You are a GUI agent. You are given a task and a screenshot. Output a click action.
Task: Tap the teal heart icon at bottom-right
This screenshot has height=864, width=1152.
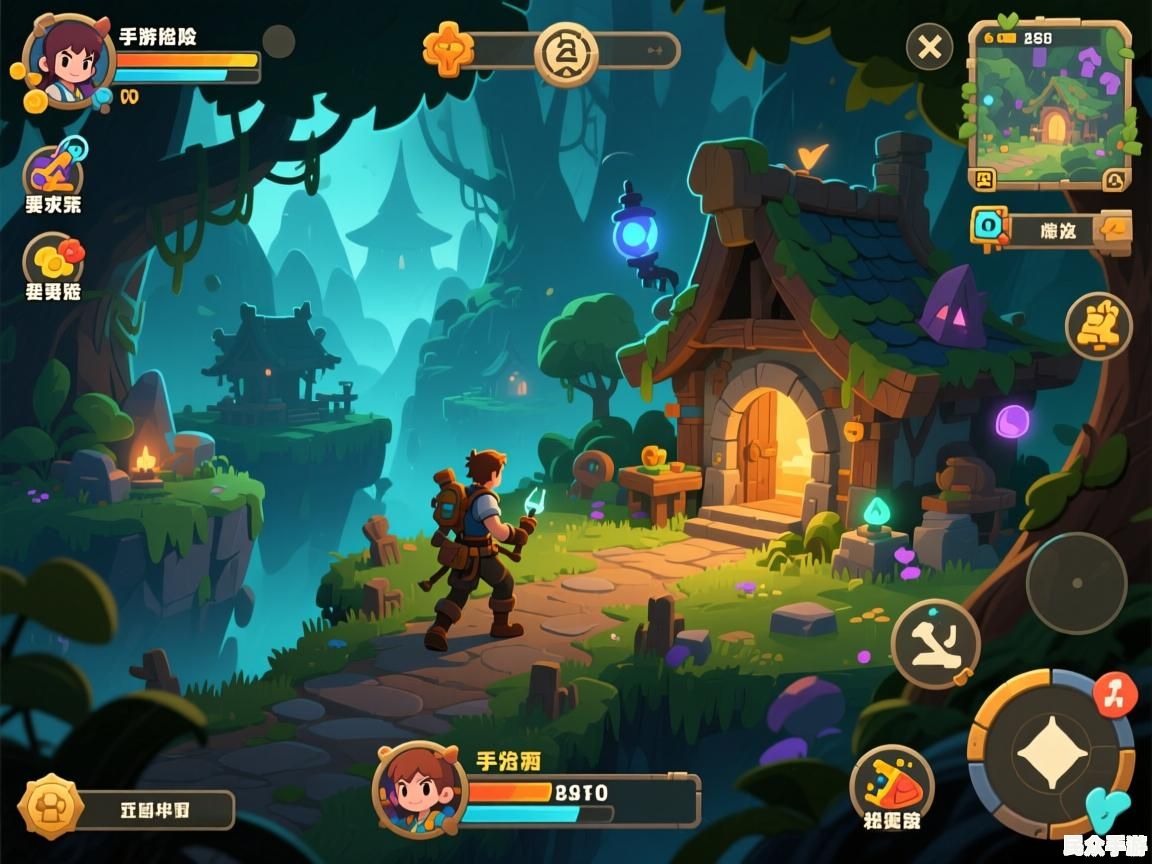1107,809
